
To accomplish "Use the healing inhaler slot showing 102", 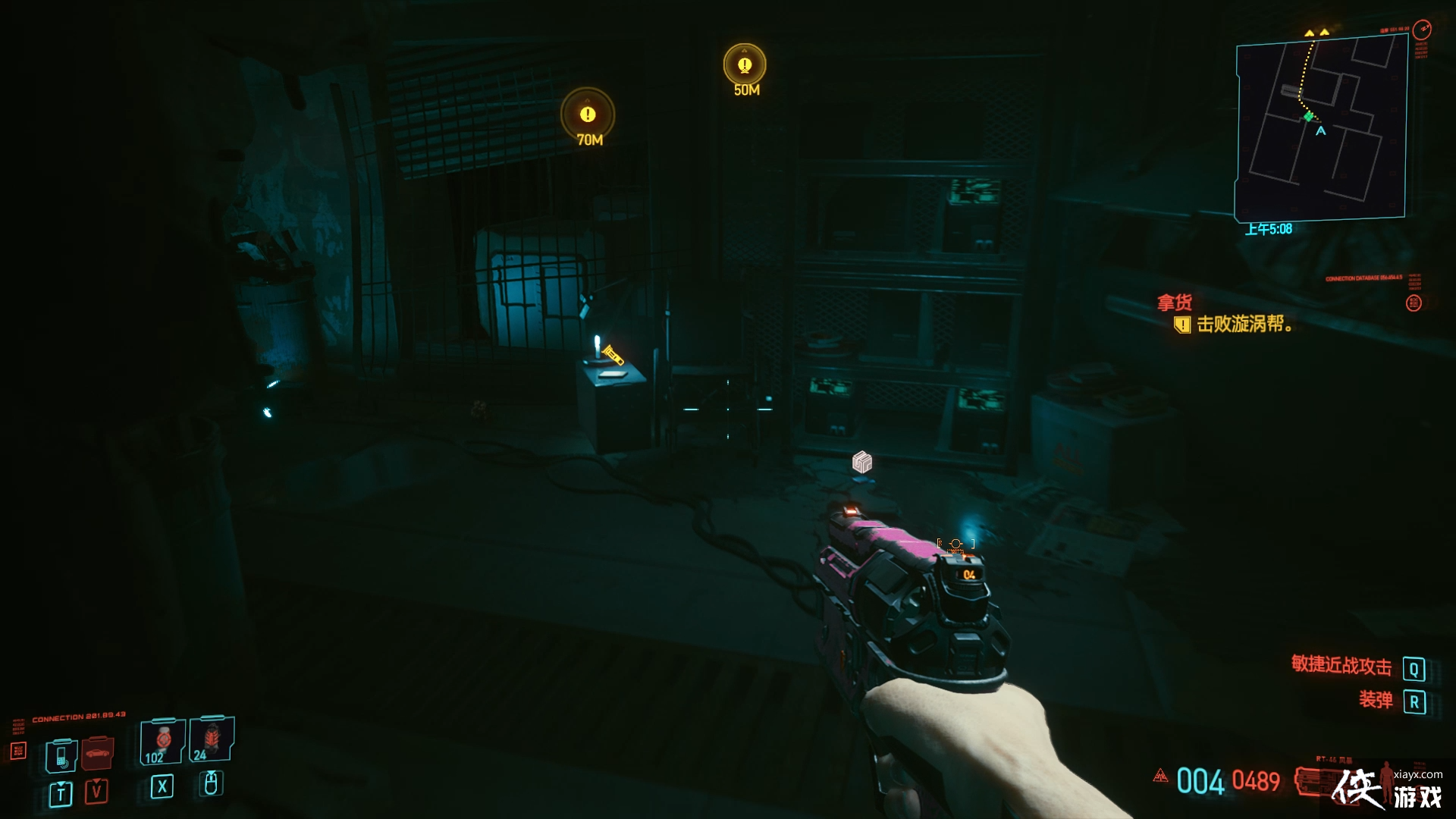I will (162, 742).
